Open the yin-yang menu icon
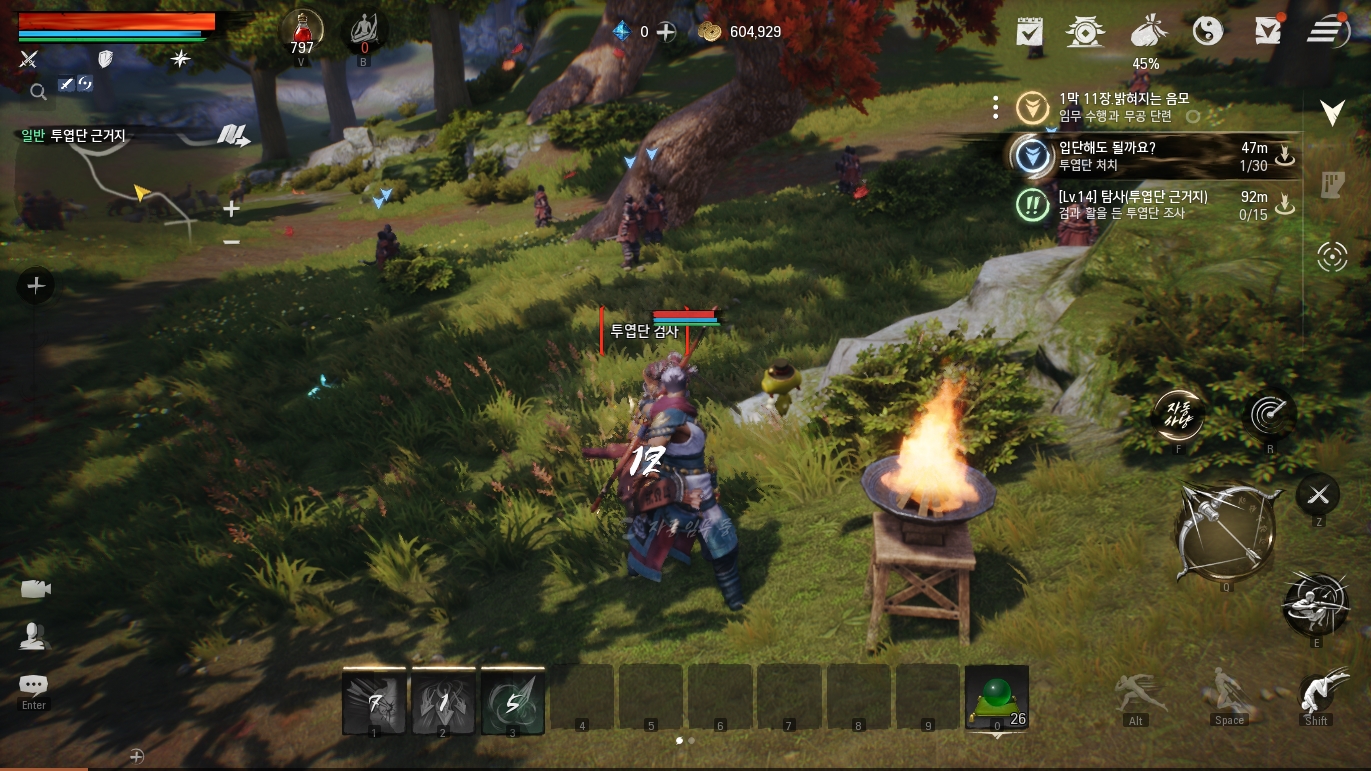Screen dimensions: 1371x771 (x=1208, y=32)
